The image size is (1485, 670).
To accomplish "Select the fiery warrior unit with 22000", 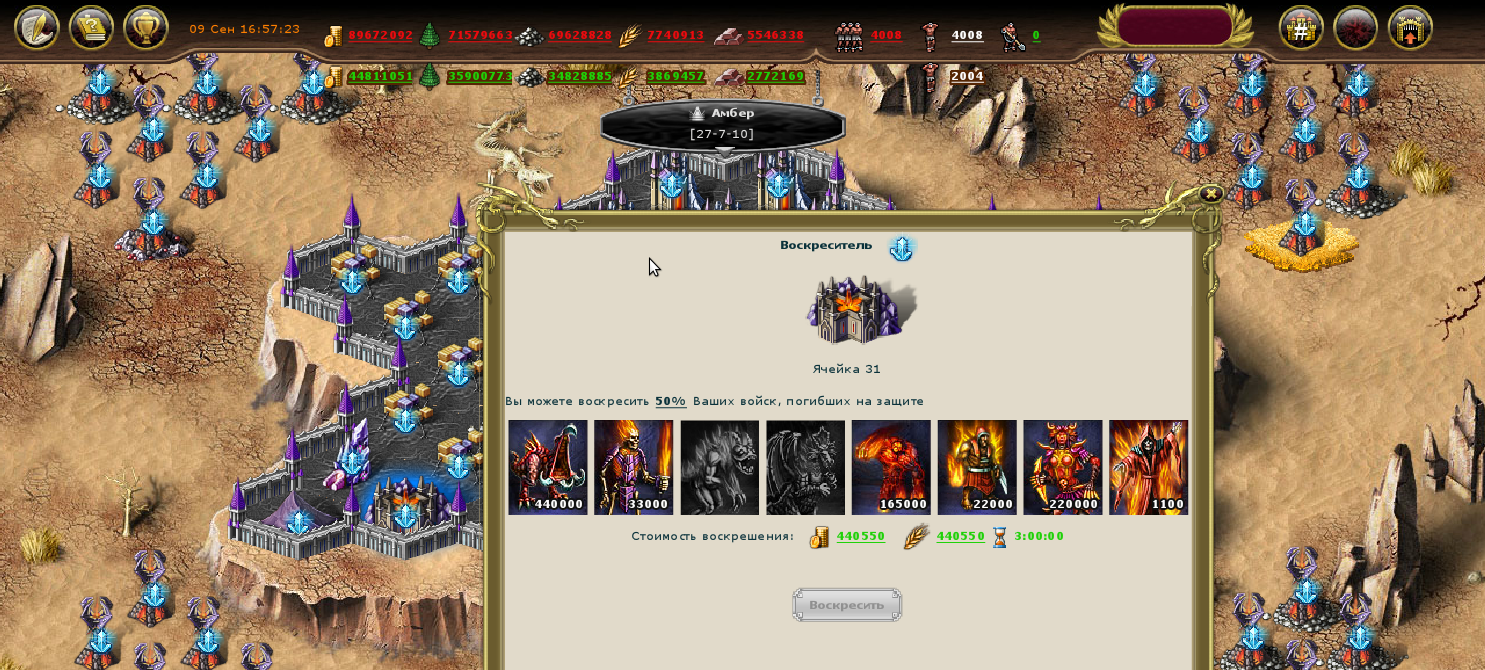I will [x=977, y=467].
